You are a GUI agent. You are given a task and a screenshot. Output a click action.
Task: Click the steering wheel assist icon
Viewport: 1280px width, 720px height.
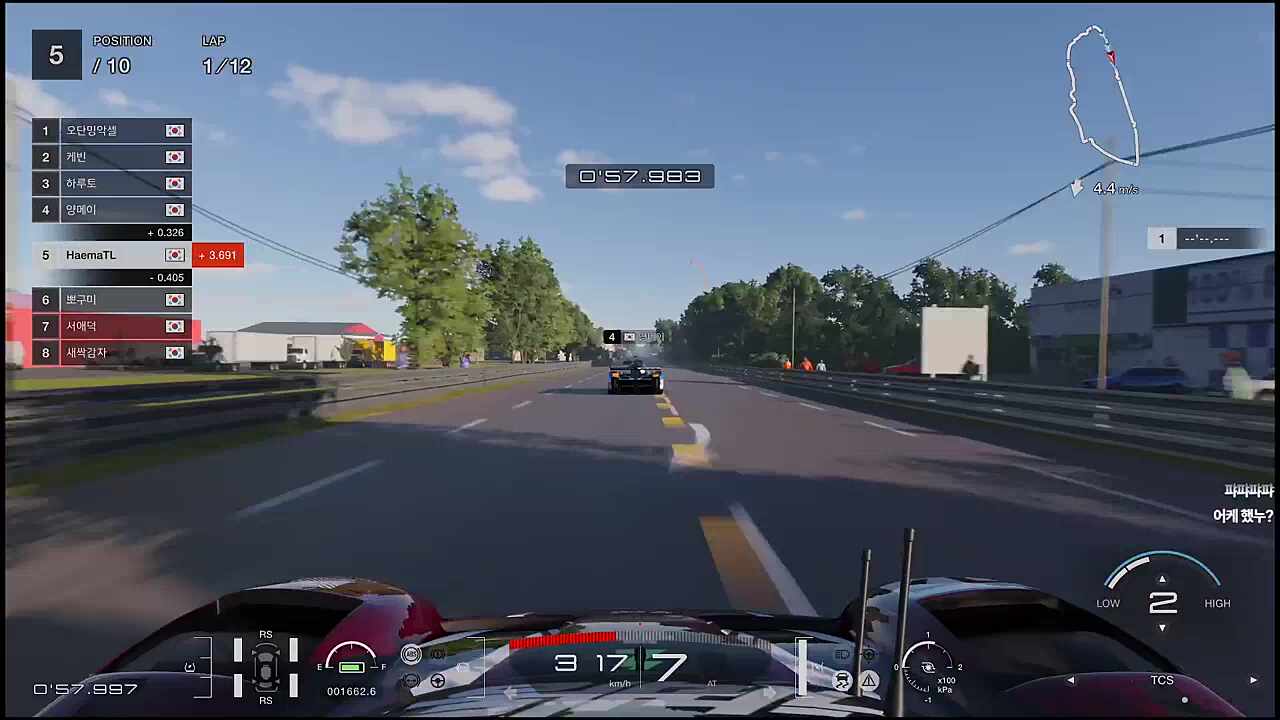click(x=438, y=681)
